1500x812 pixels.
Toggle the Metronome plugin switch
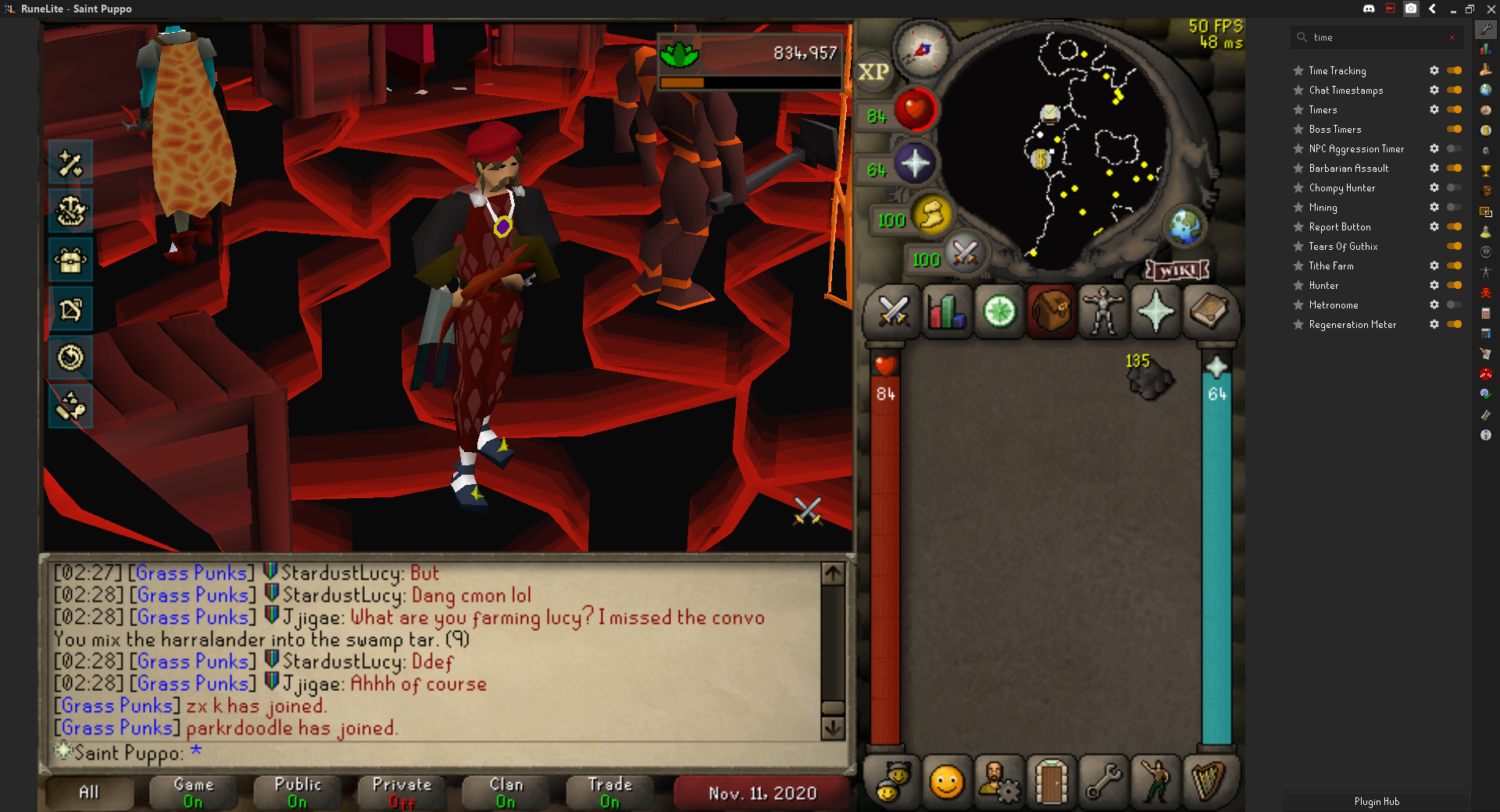pyautogui.click(x=1454, y=304)
